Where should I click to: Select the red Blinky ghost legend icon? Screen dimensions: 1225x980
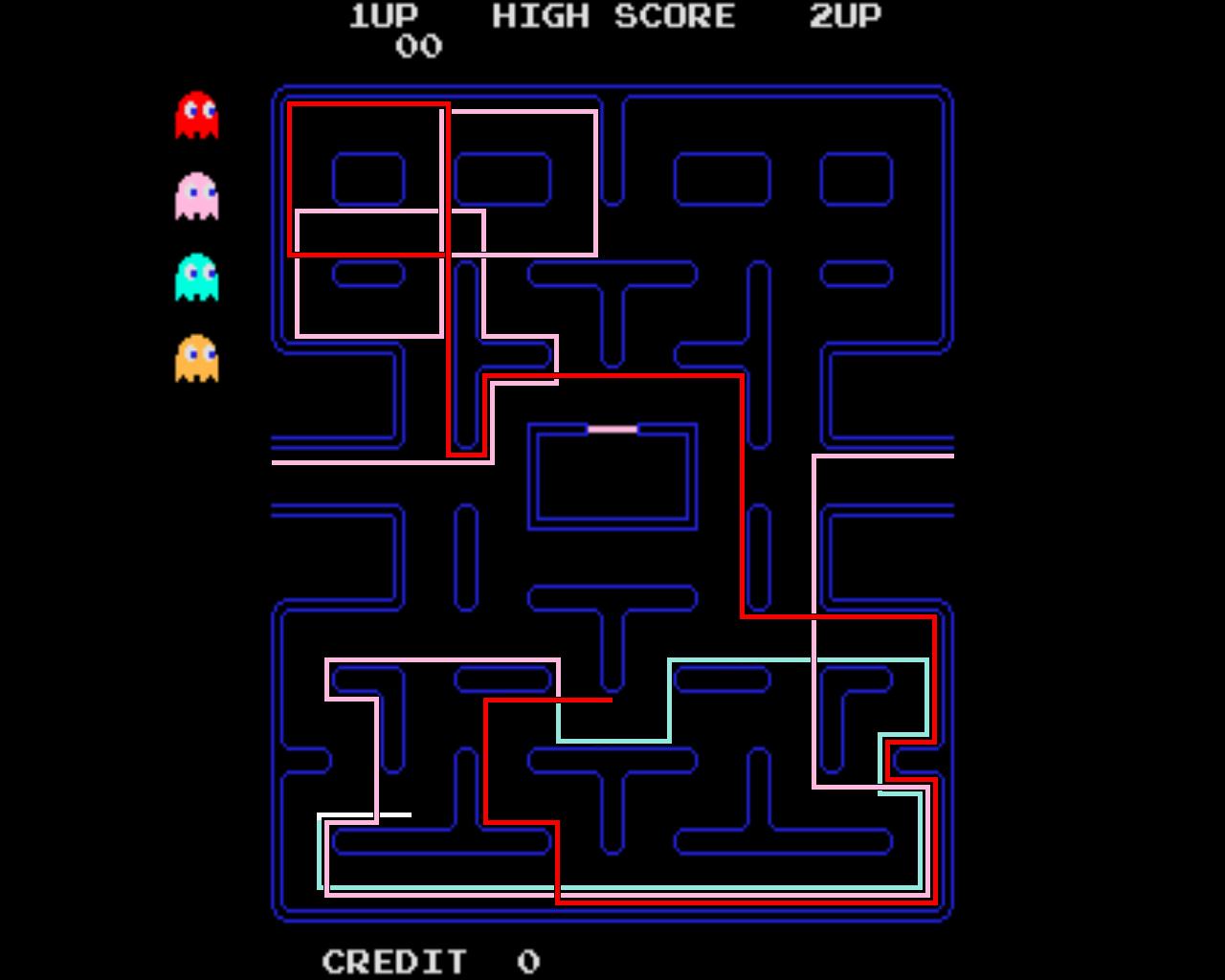(196, 115)
